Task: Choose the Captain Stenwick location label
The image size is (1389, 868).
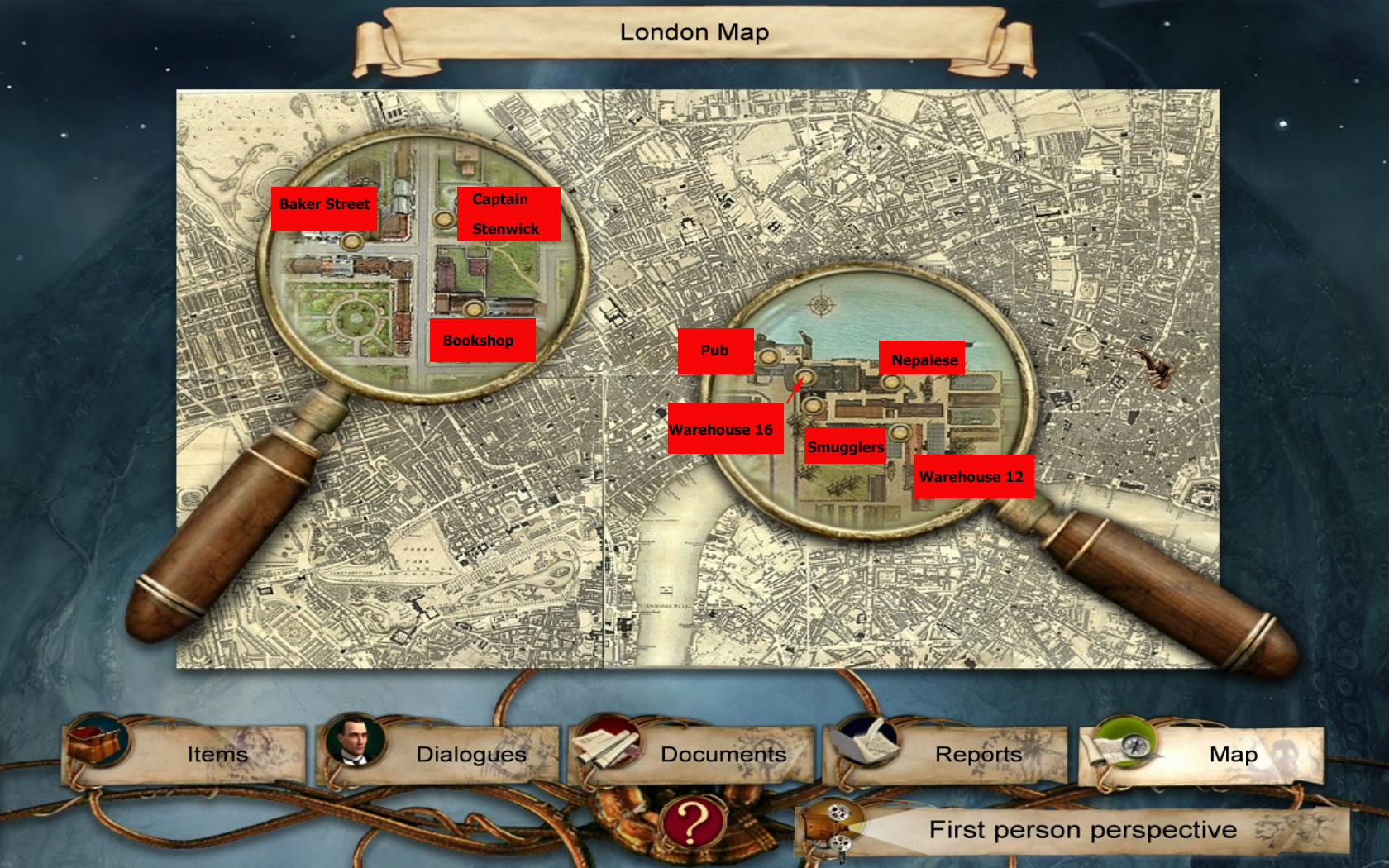Action: pos(508,214)
